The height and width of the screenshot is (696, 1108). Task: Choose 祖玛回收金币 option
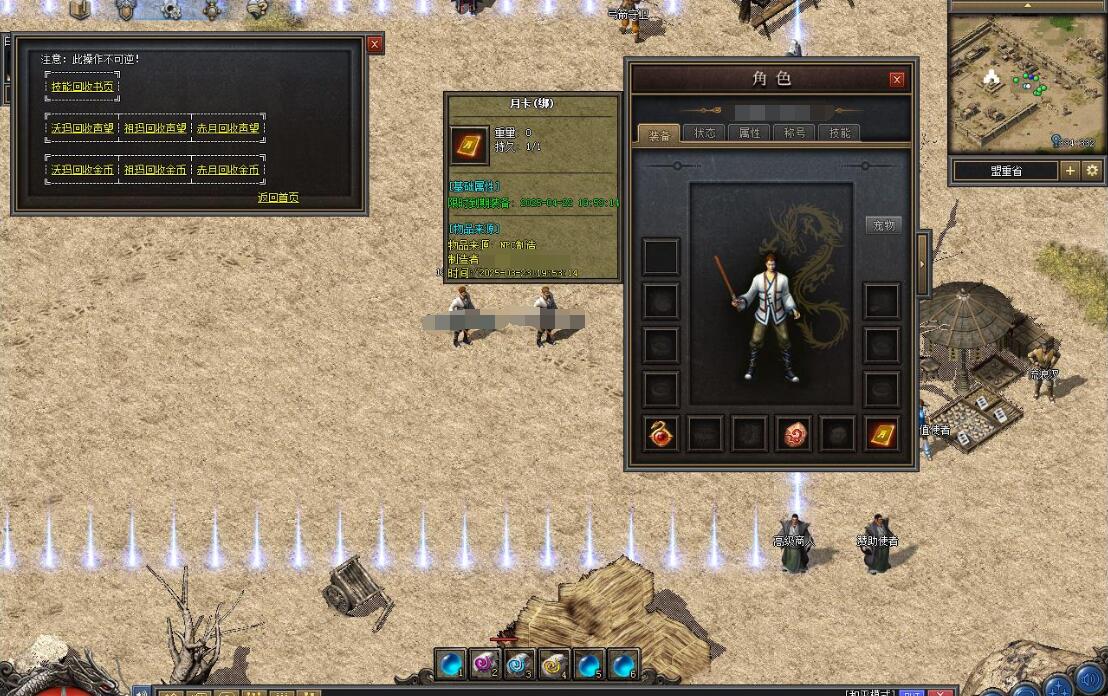tap(155, 170)
